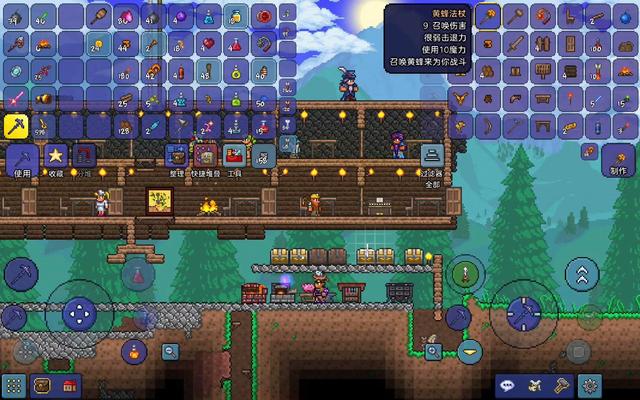The image size is (640, 400).
Task: Select the highlighted yellow pickaxe slot
Action: tap(19, 124)
